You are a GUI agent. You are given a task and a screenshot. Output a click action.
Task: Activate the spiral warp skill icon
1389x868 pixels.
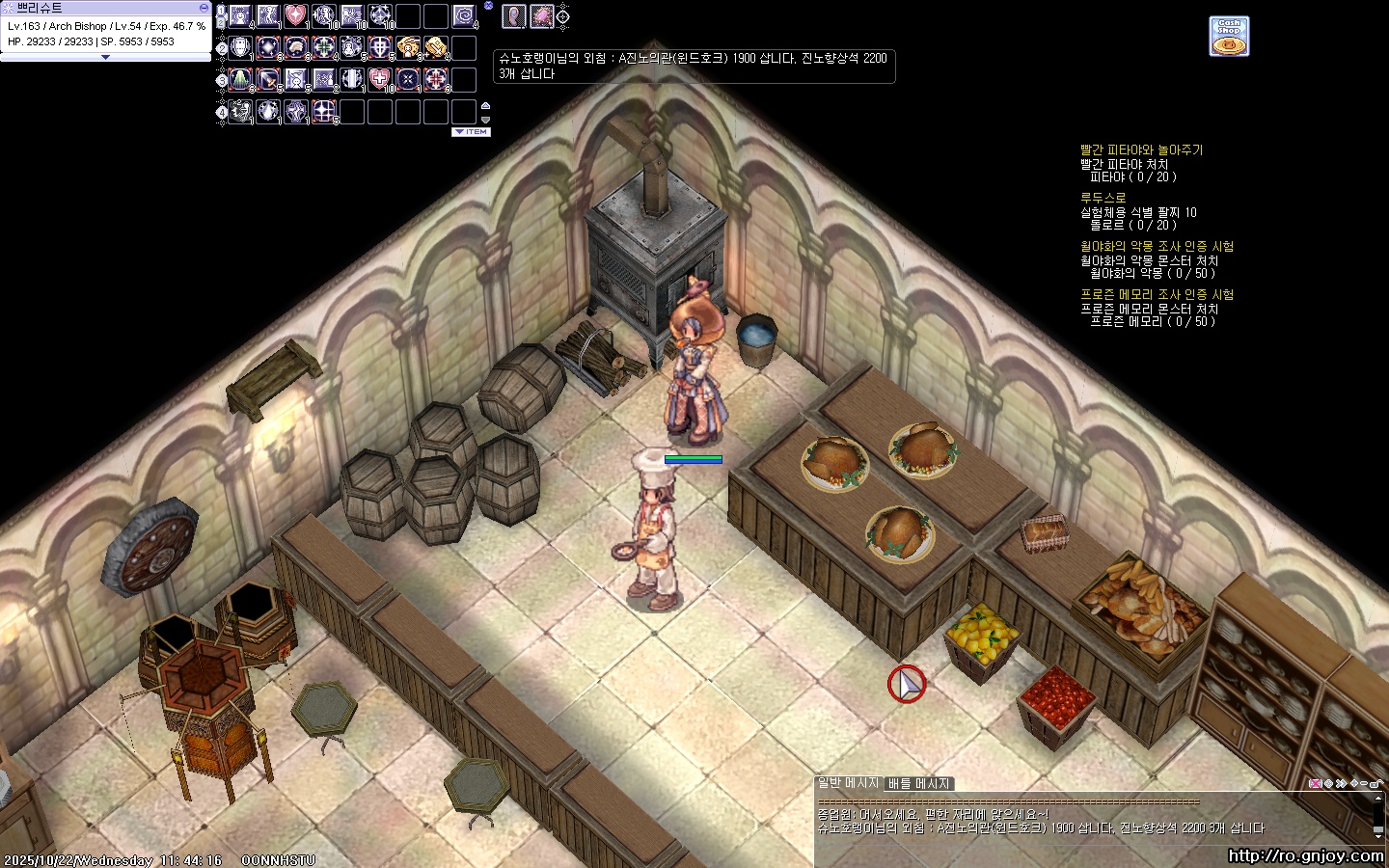[x=464, y=15]
